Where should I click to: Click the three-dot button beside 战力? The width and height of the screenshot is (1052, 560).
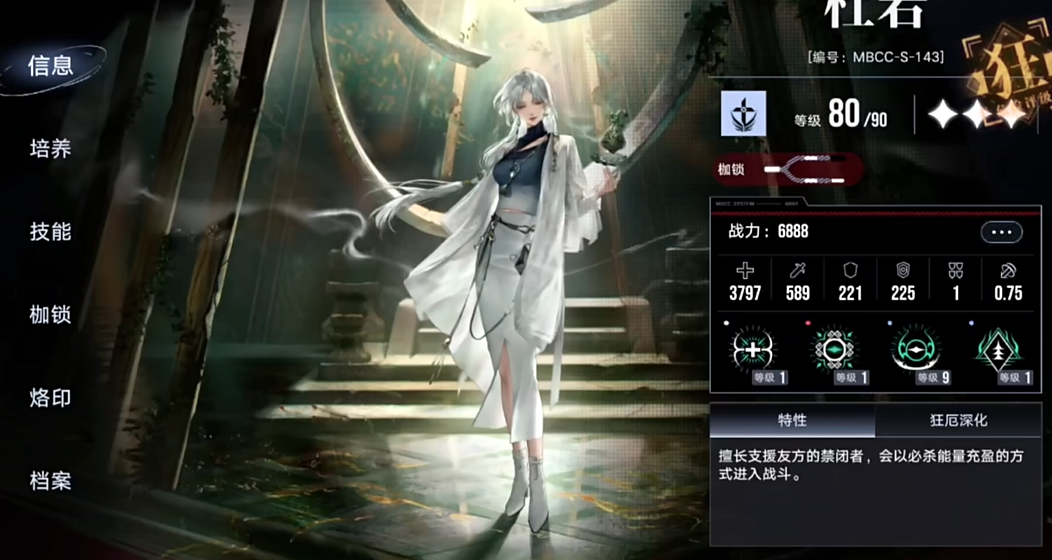coord(1001,232)
